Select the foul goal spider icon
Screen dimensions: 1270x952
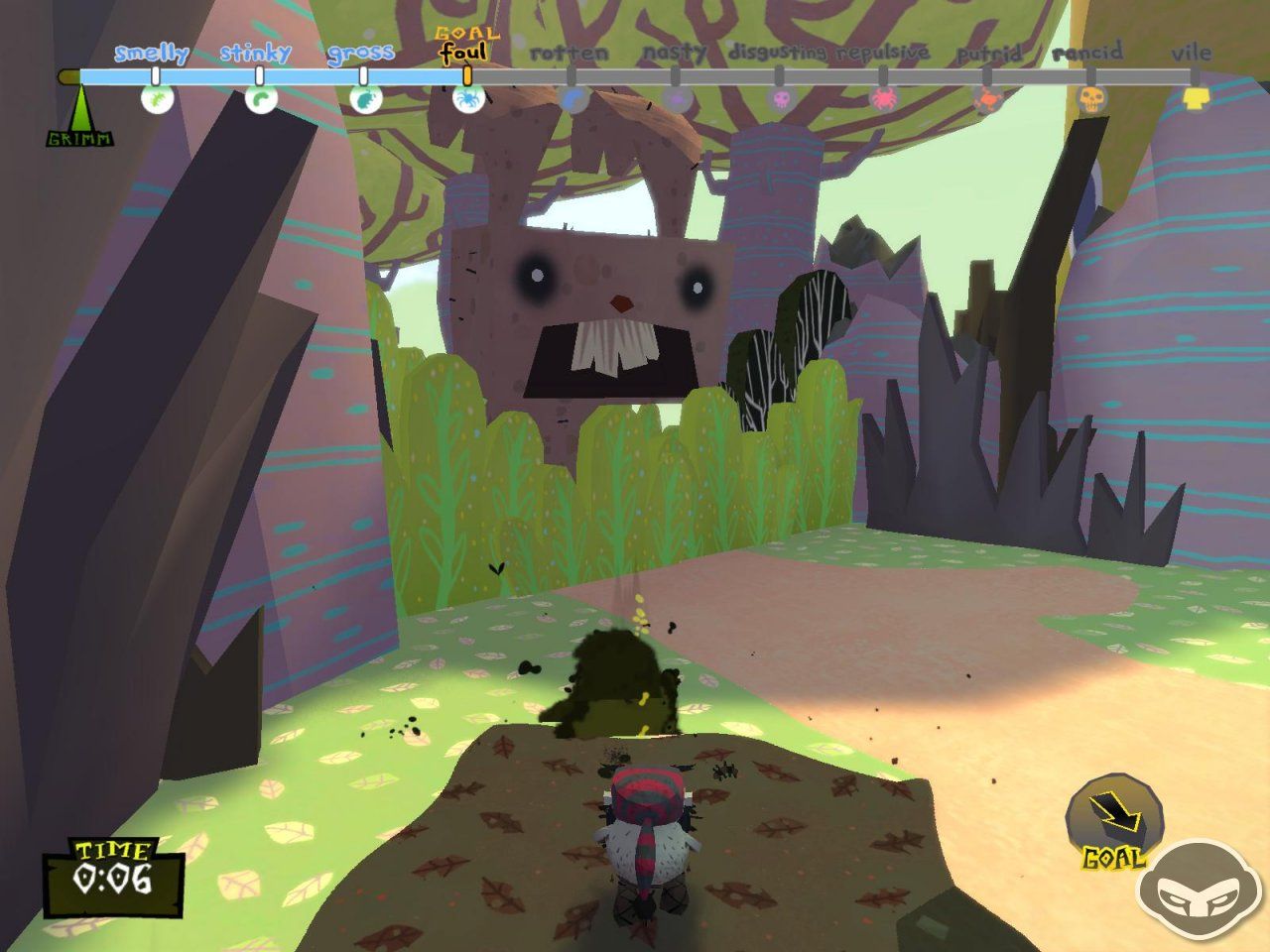click(x=467, y=99)
